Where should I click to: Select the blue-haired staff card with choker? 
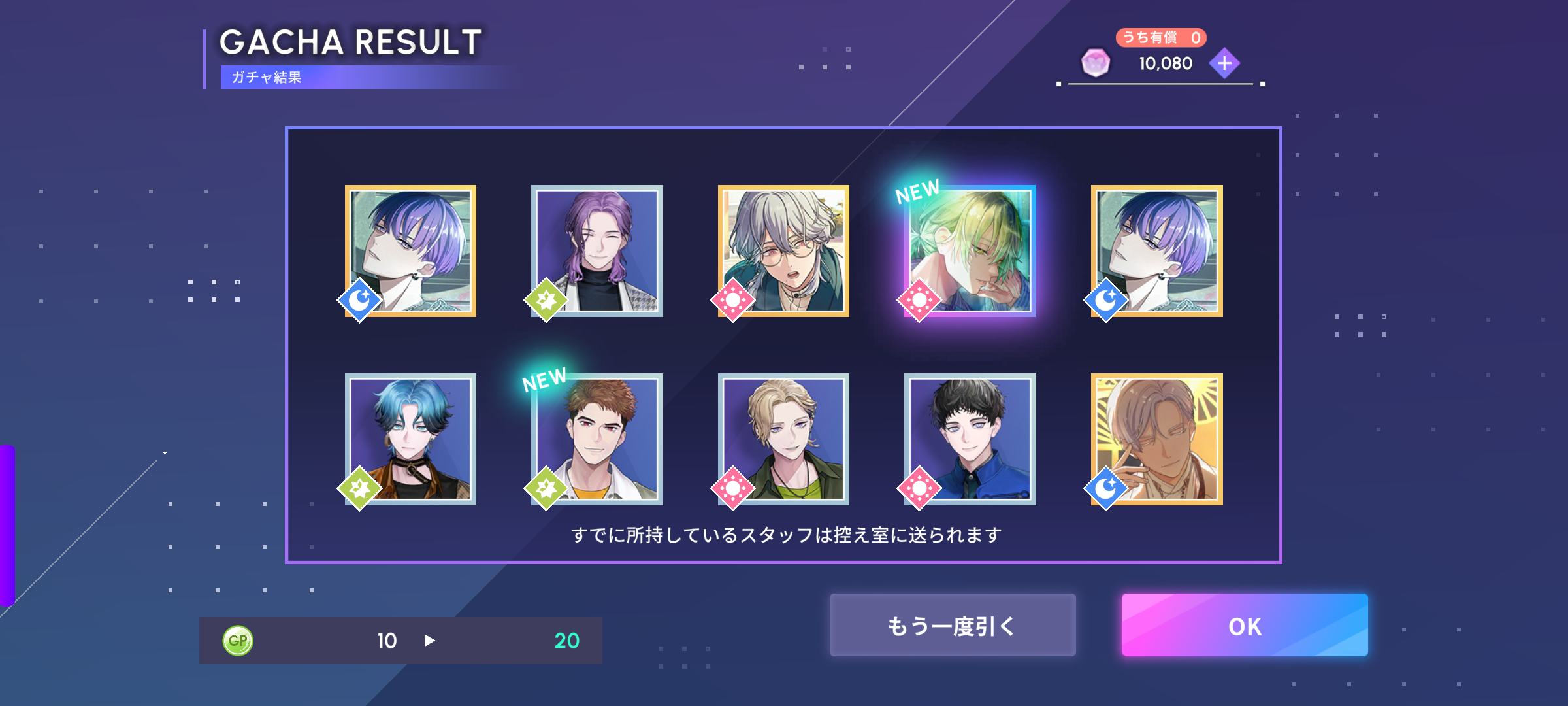pos(410,439)
